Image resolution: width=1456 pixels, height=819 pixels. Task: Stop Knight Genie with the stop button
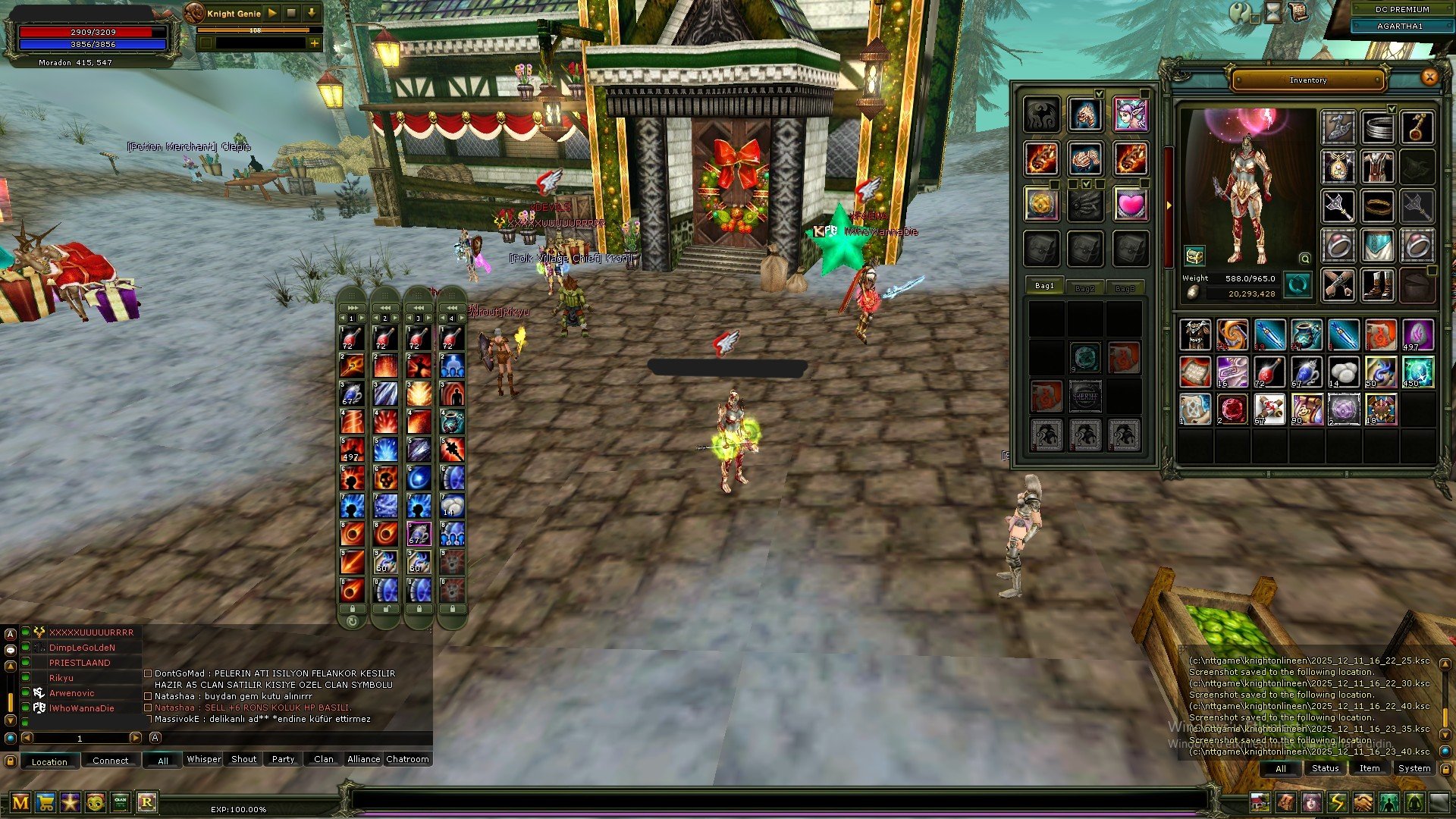tap(291, 13)
